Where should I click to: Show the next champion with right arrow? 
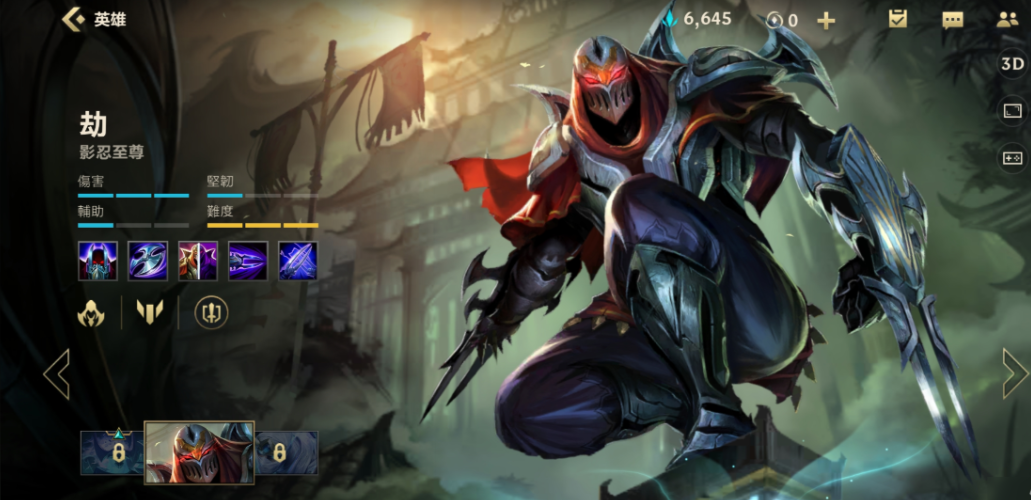tap(1014, 374)
